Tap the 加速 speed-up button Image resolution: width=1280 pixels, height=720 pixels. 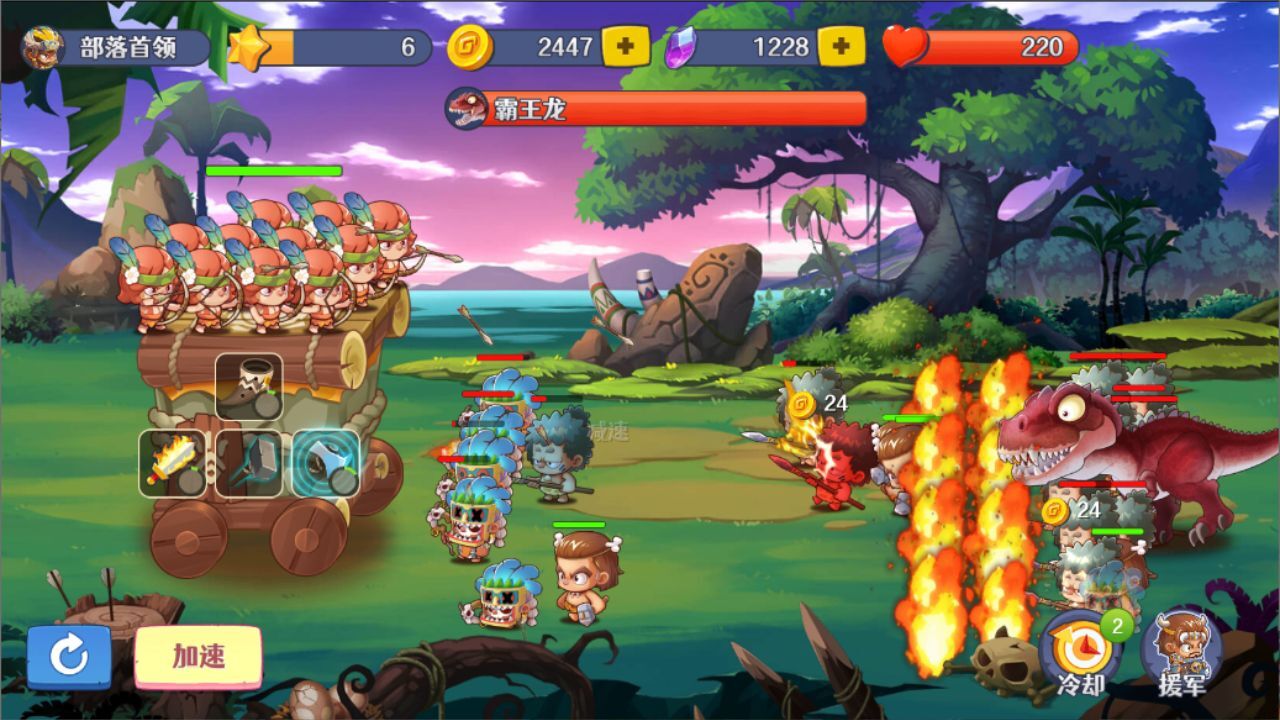coord(198,657)
